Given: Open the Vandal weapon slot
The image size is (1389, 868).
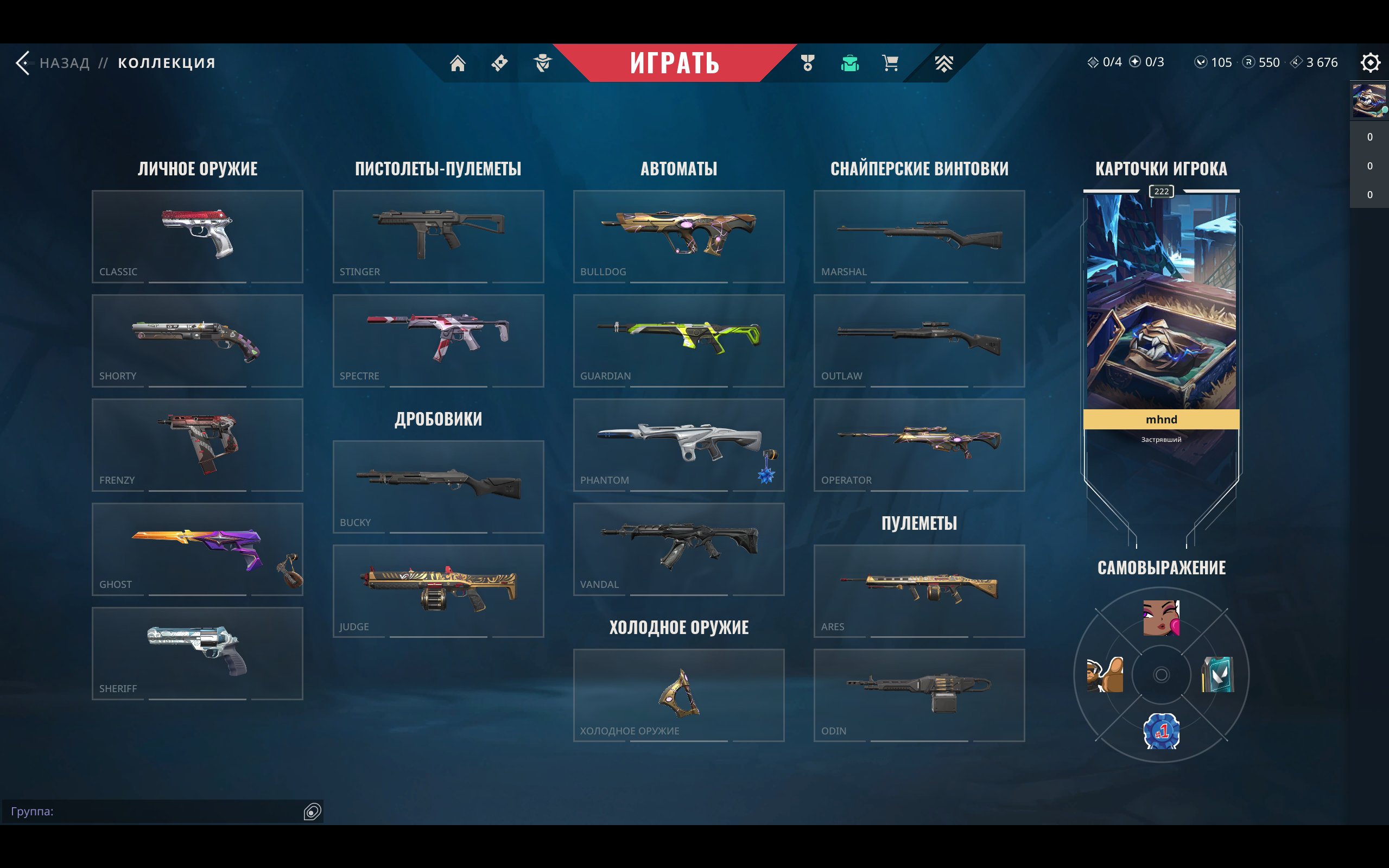Looking at the screenshot, I should click(679, 549).
